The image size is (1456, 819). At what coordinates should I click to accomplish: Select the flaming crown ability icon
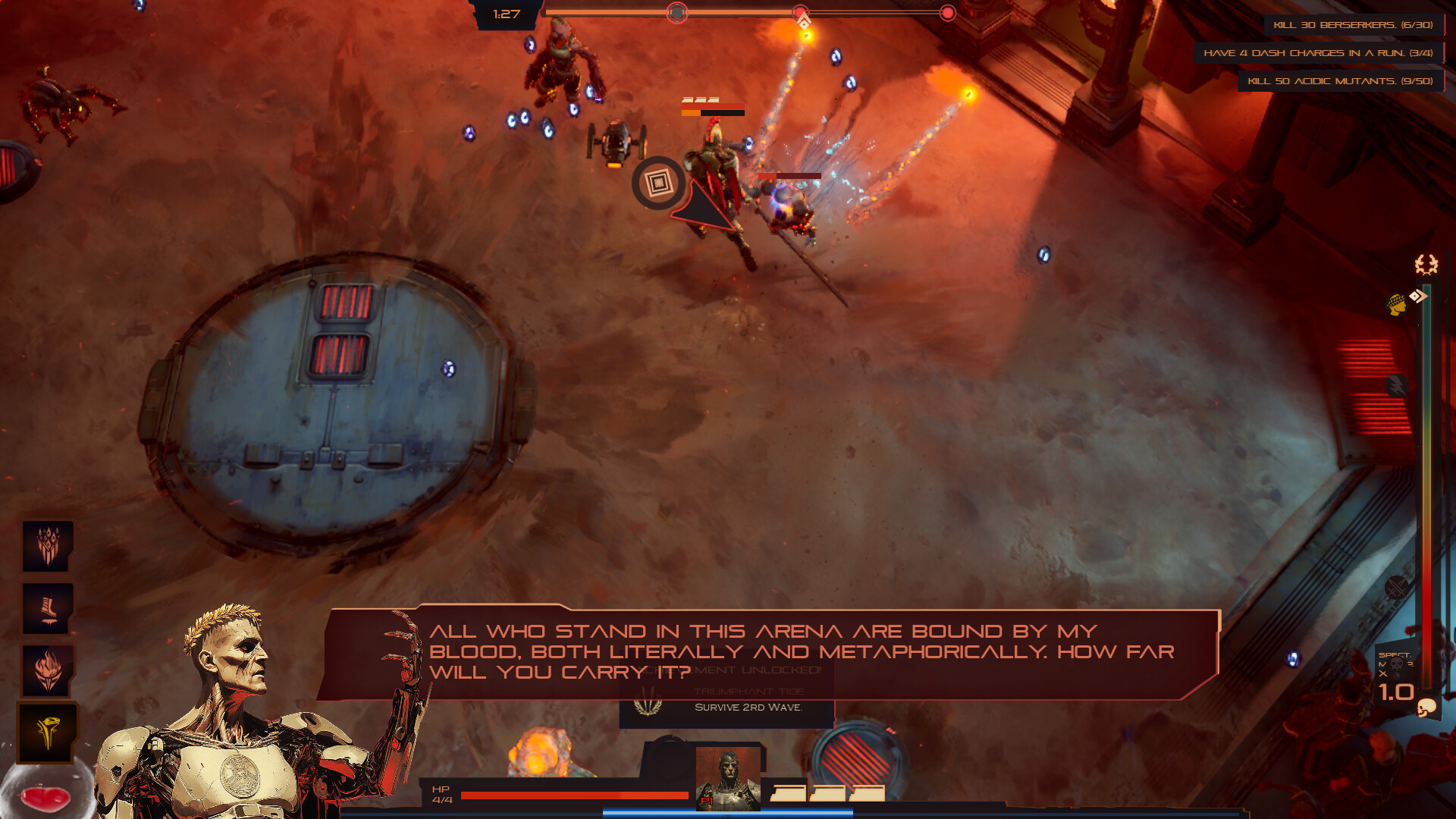coord(47,546)
